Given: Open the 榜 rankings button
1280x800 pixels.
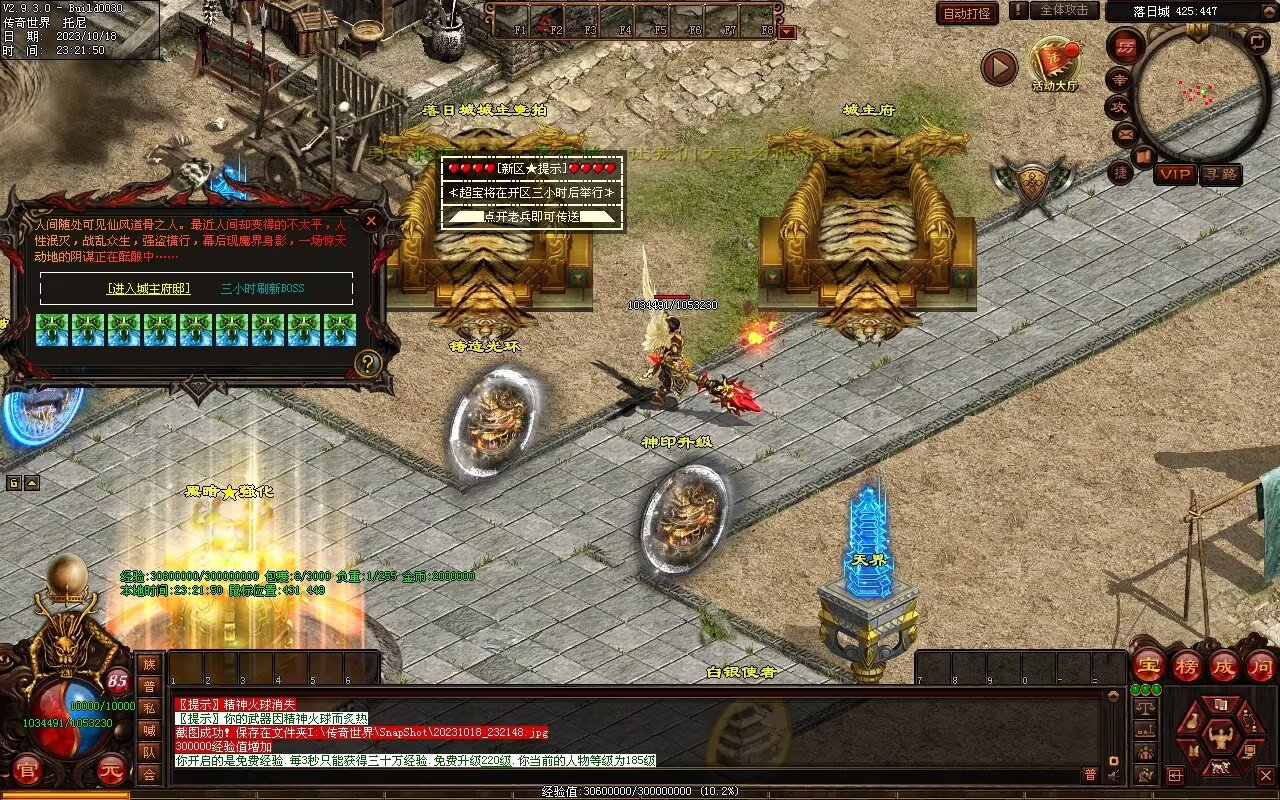Looking at the screenshot, I should pos(1186,665).
